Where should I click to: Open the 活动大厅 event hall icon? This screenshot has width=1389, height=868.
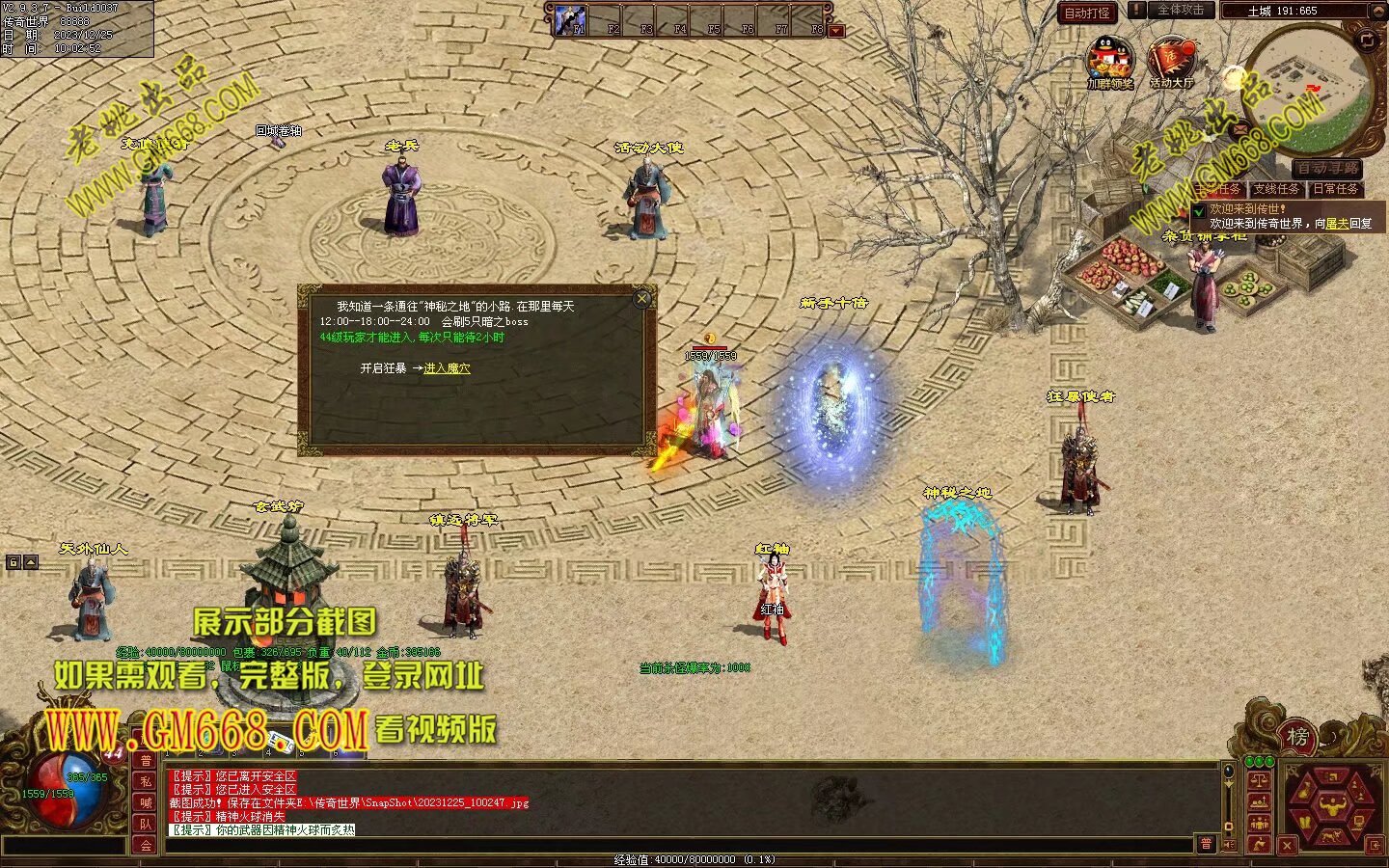(x=1171, y=60)
